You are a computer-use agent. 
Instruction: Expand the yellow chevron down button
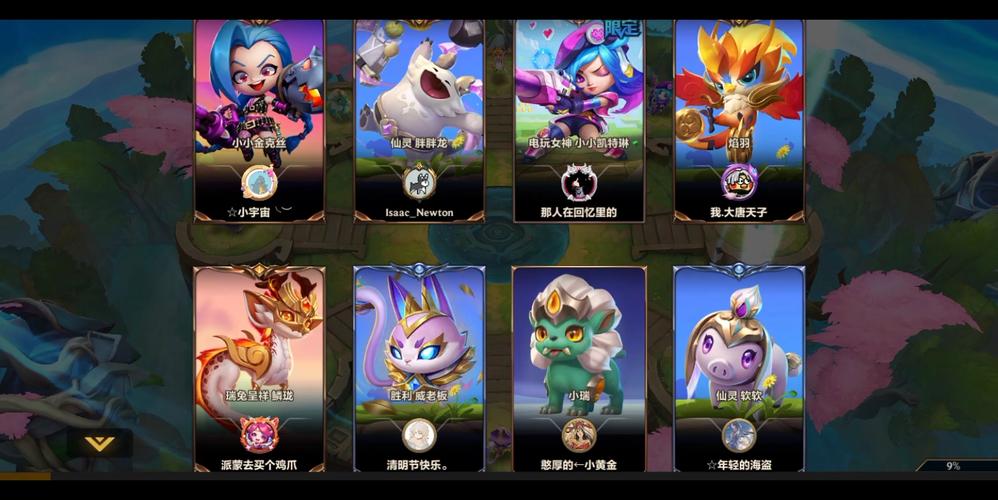click(x=98, y=443)
